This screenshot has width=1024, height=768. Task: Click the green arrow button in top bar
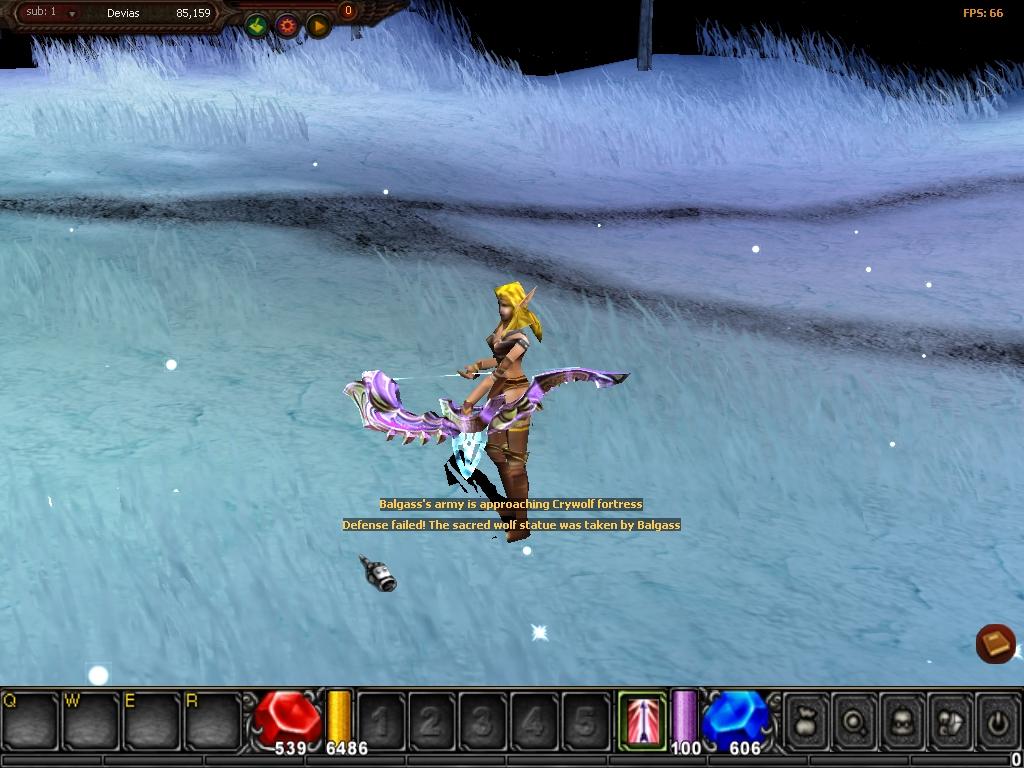click(257, 25)
